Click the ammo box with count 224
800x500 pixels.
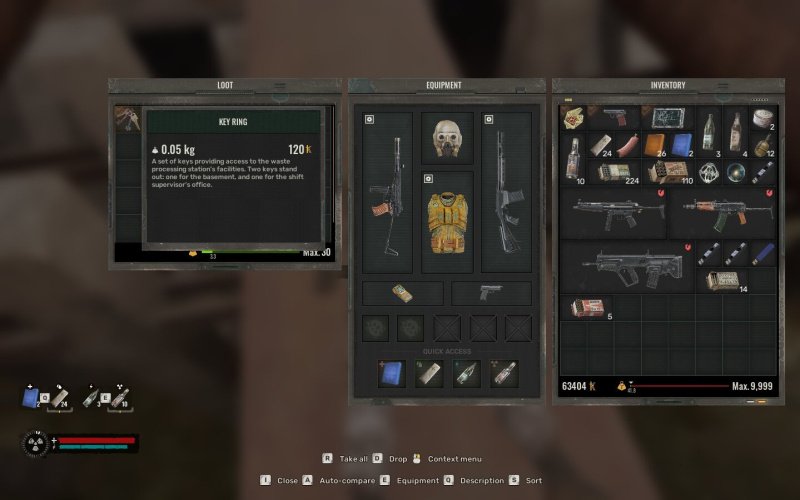tap(614, 172)
